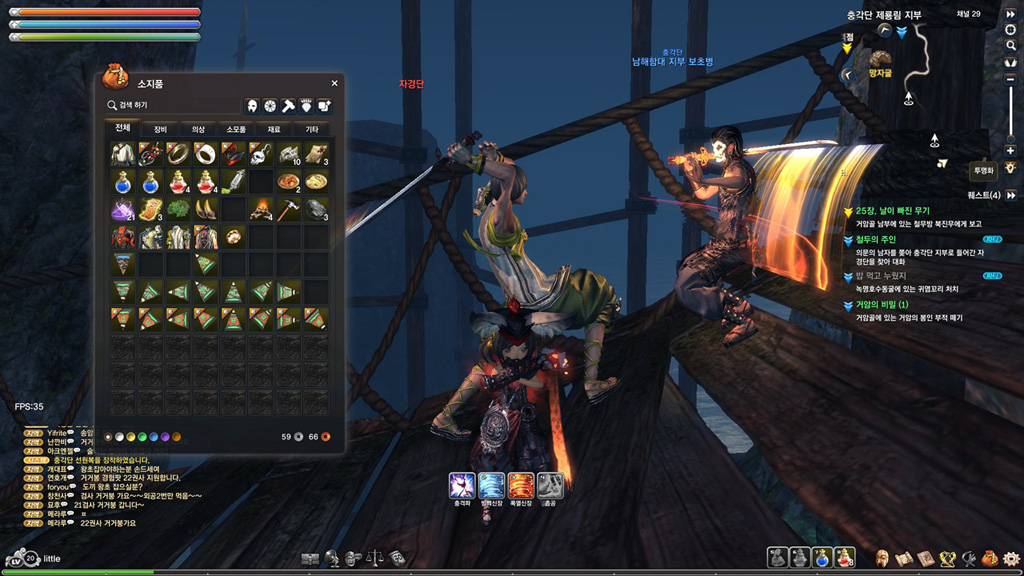Collapse the 퀘스트(4) quest tracker

[1010, 195]
